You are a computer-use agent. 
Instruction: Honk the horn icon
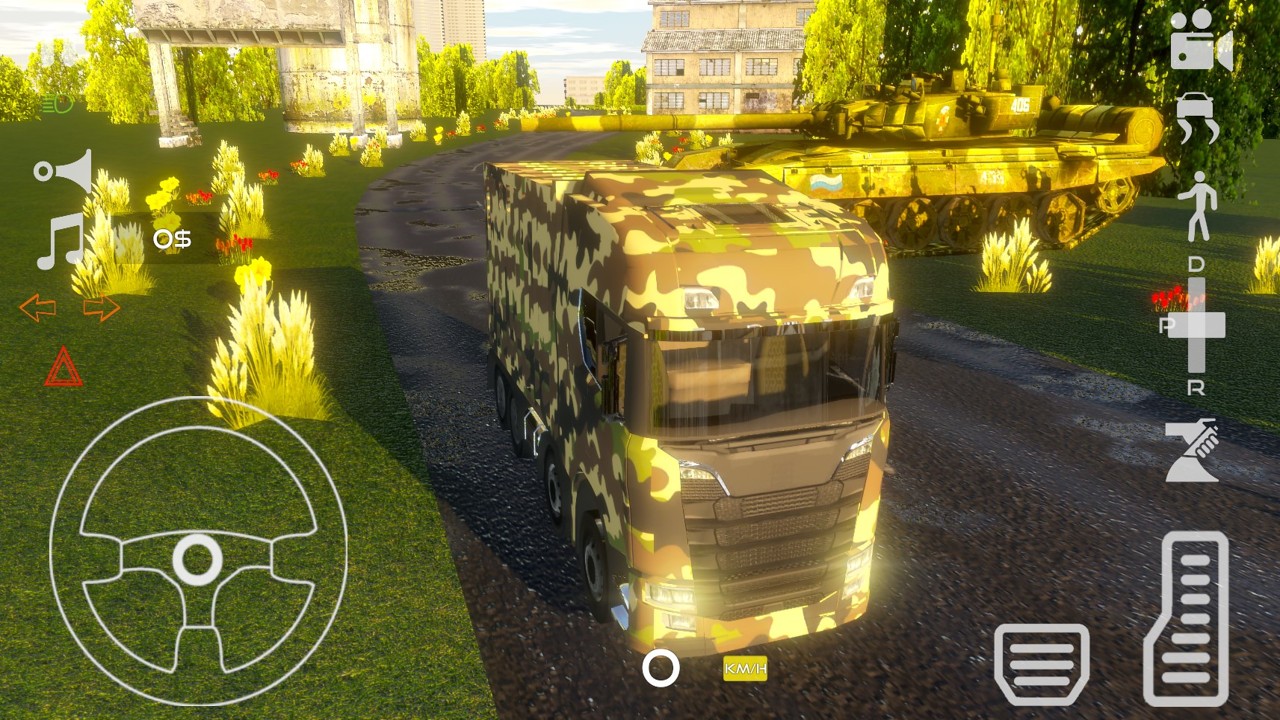(x=63, y=170)
